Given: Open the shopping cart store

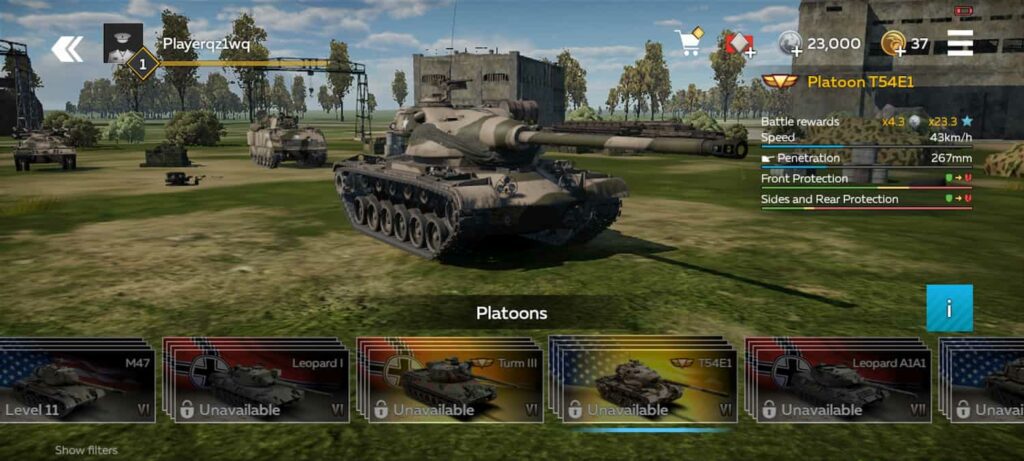Looking at the screenshot, I should pos(689,42).
